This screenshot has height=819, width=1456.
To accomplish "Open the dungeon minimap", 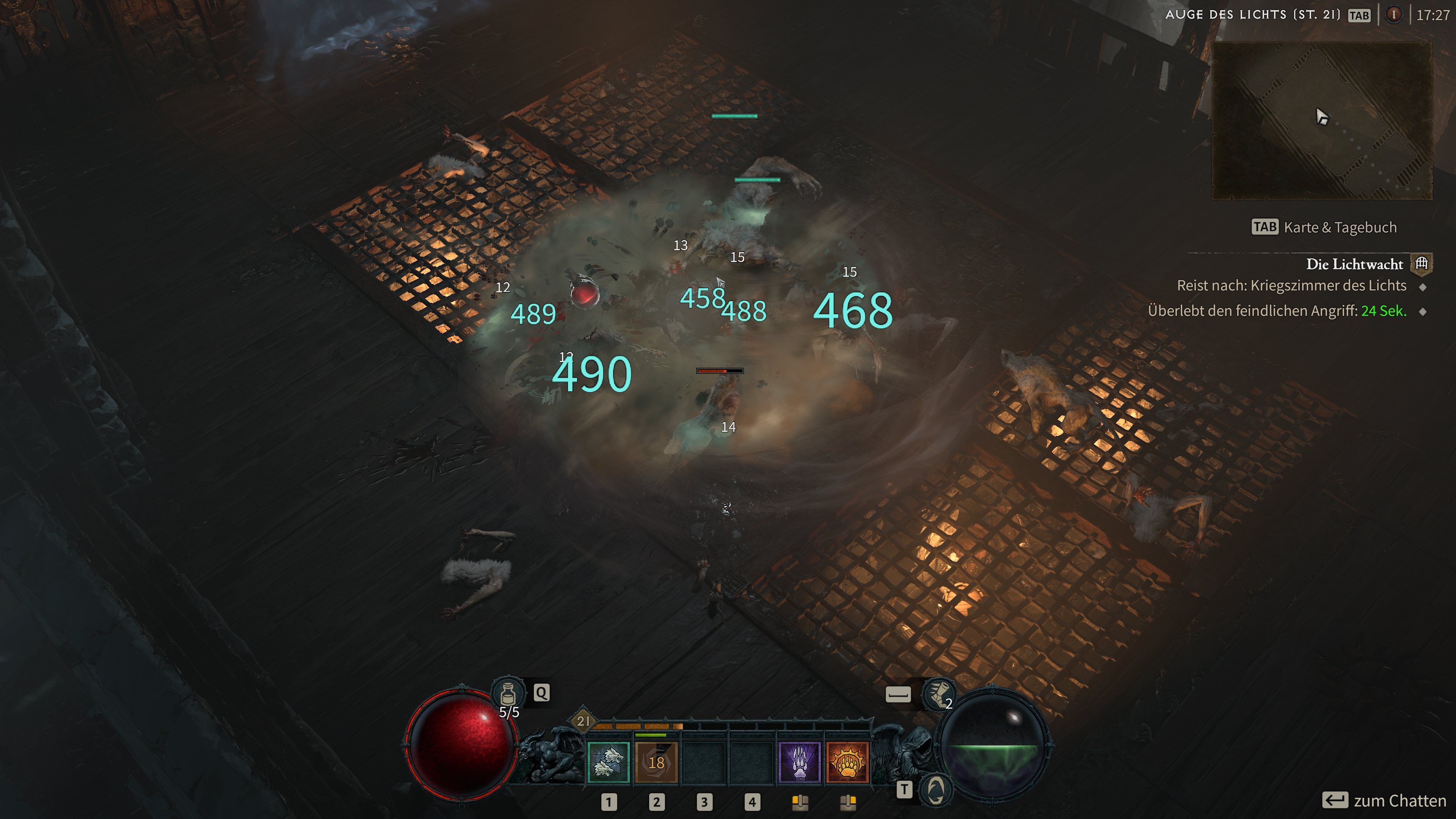I will [1321, 120].
